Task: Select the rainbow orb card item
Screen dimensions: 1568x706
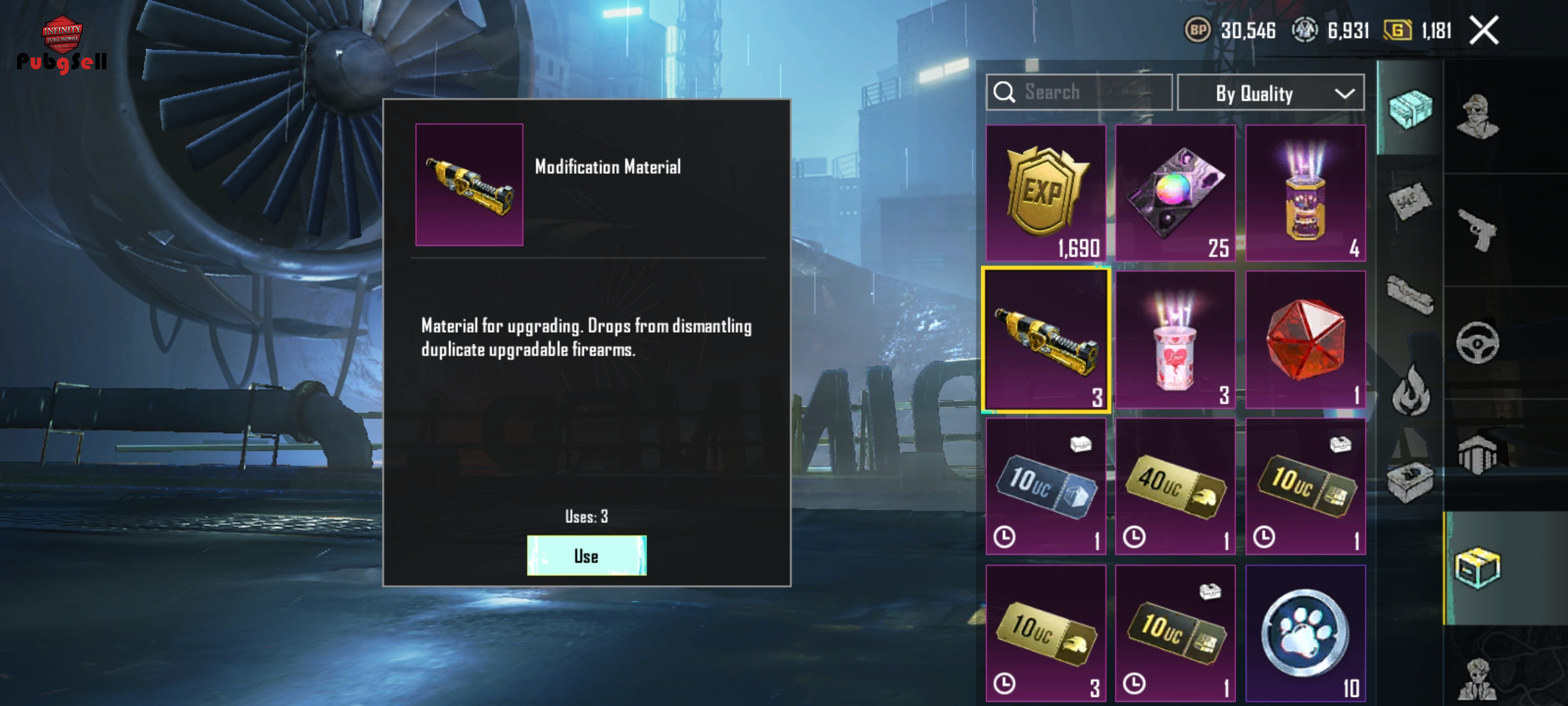Action: point(1175,193)
